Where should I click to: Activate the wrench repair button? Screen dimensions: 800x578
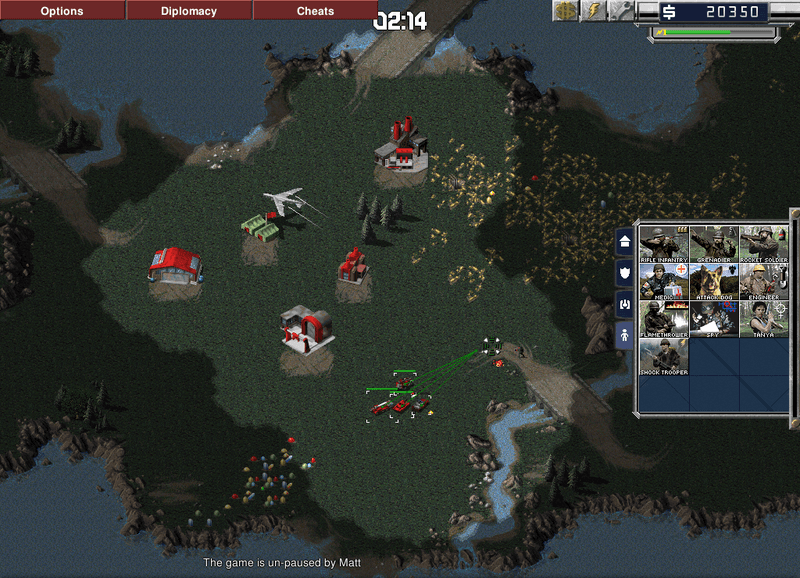pos(620,12)
